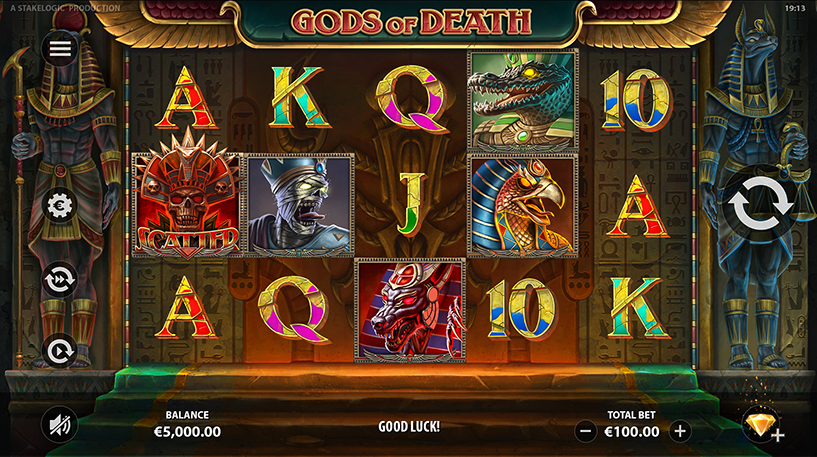This screenshot has width=817, height=457.
Task: Open the gold diamond plus feature
Action: [762, 426]
